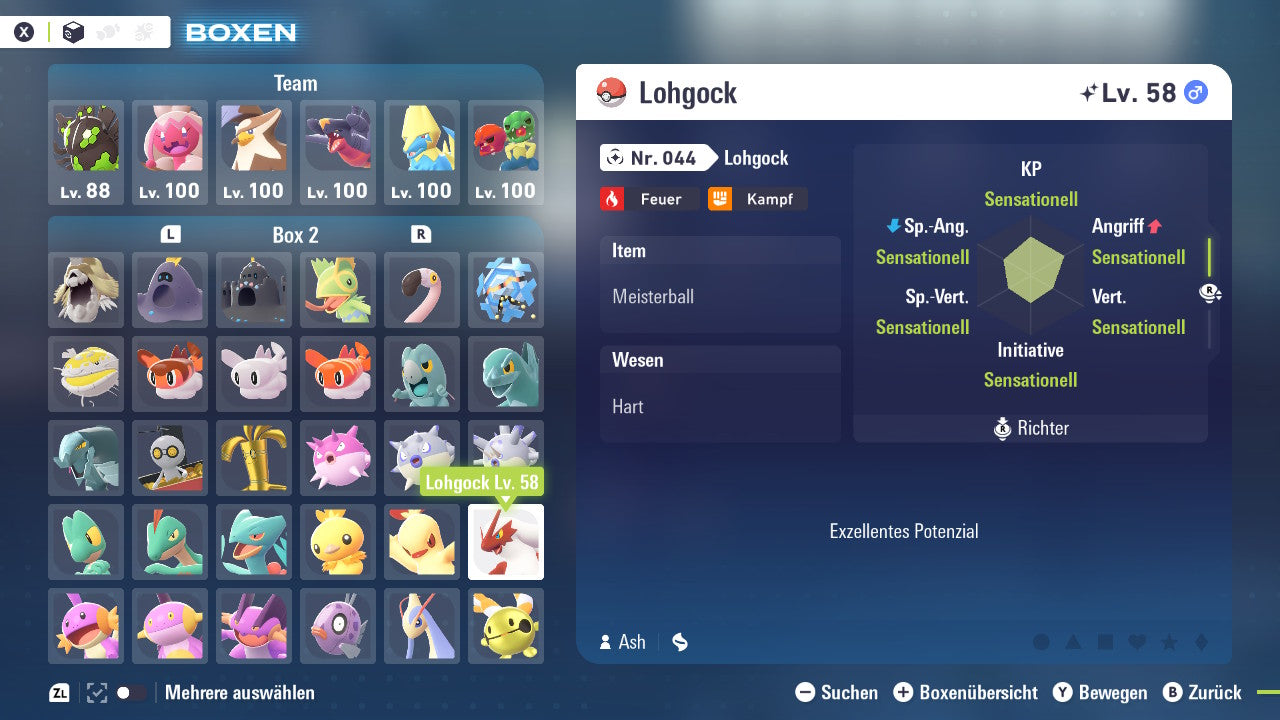Click the Mysteriöse Geschenke icon at top
The width and height of the screenshot is (1280, 720).
tap(143, 31)
